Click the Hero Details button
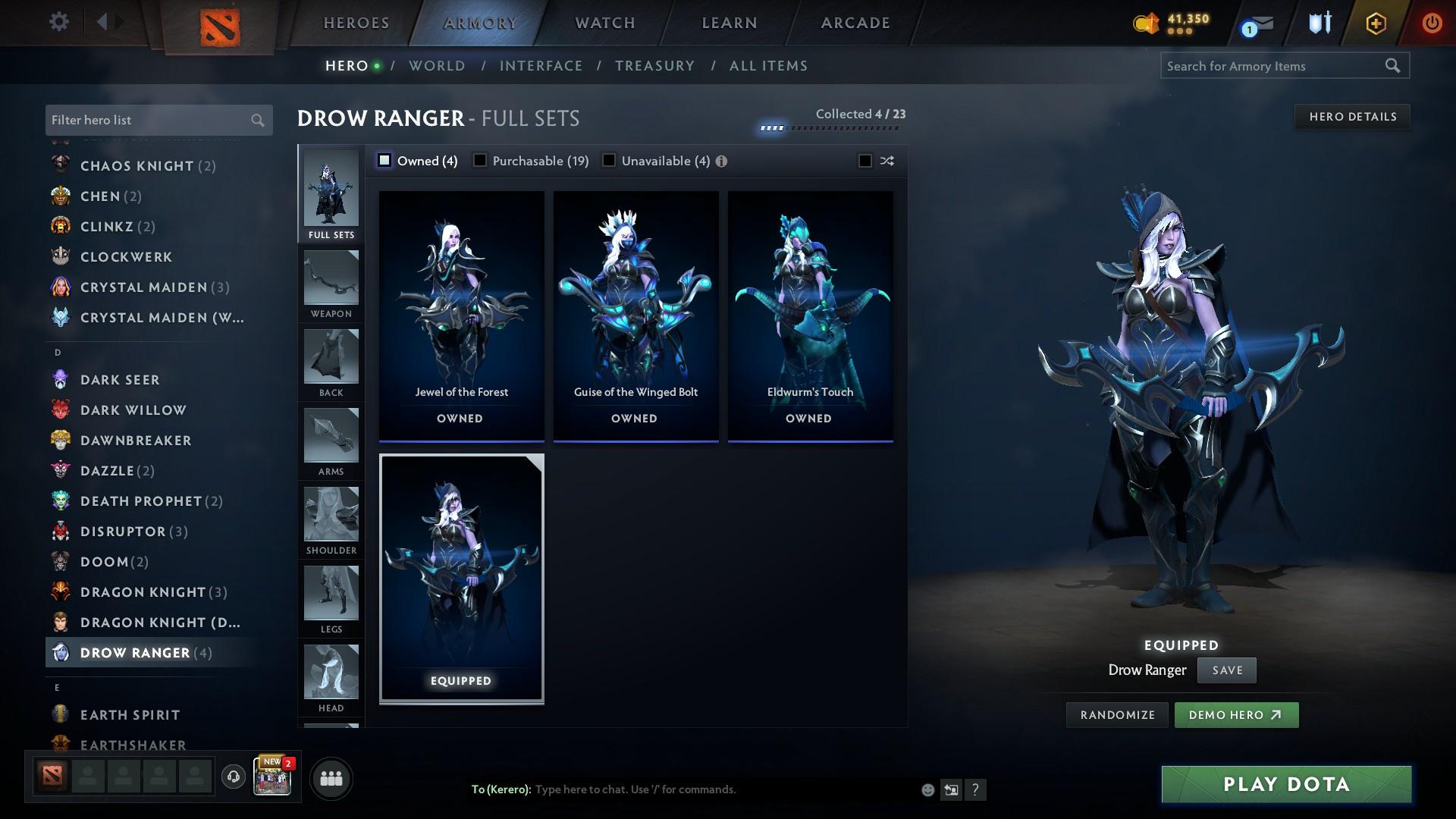This screenshot has width=1456, height=819. 1352,116
